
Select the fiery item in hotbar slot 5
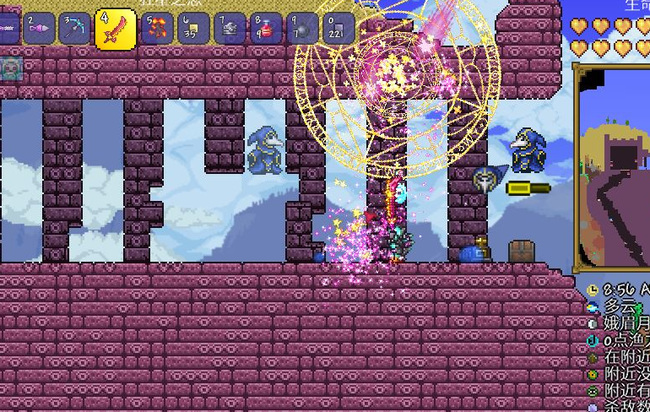coord(157,28)
